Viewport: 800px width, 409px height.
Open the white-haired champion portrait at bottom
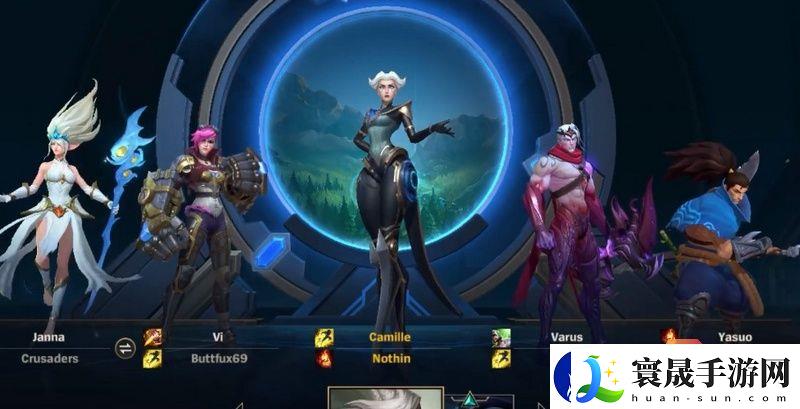(372, 399)
